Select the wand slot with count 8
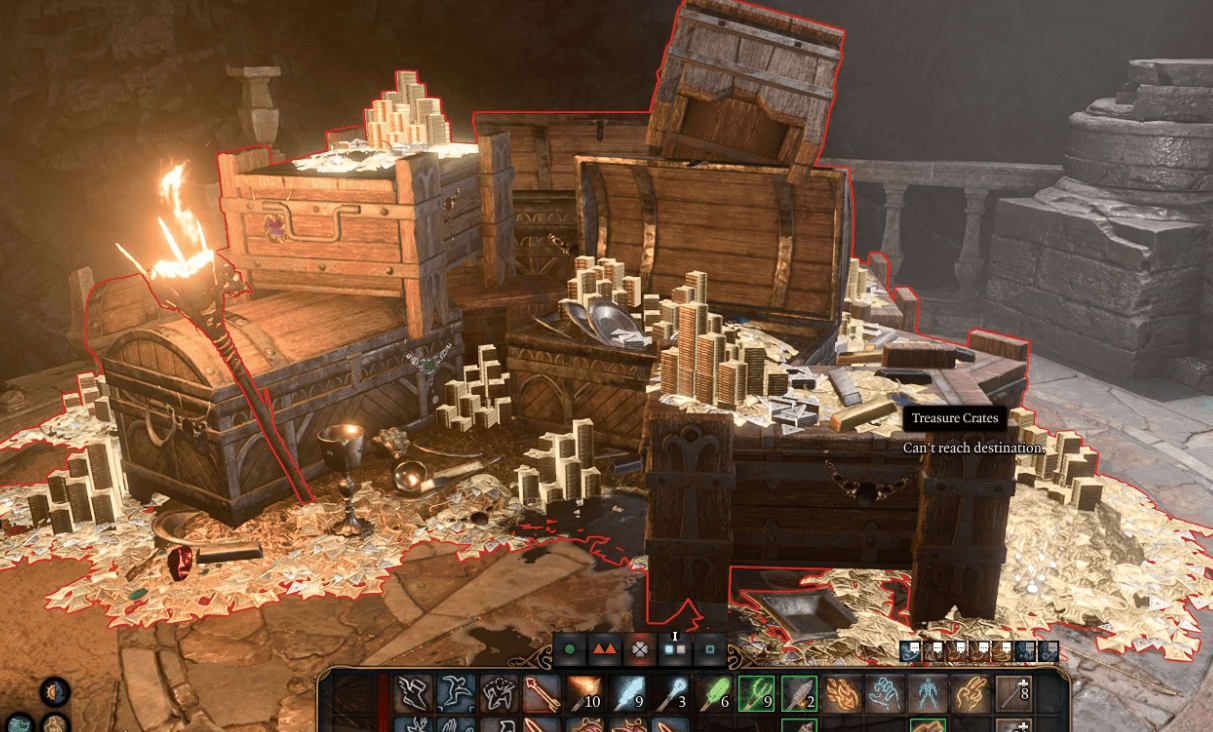Viewport: 1213px width, 732px height. tap(1015, 693)
